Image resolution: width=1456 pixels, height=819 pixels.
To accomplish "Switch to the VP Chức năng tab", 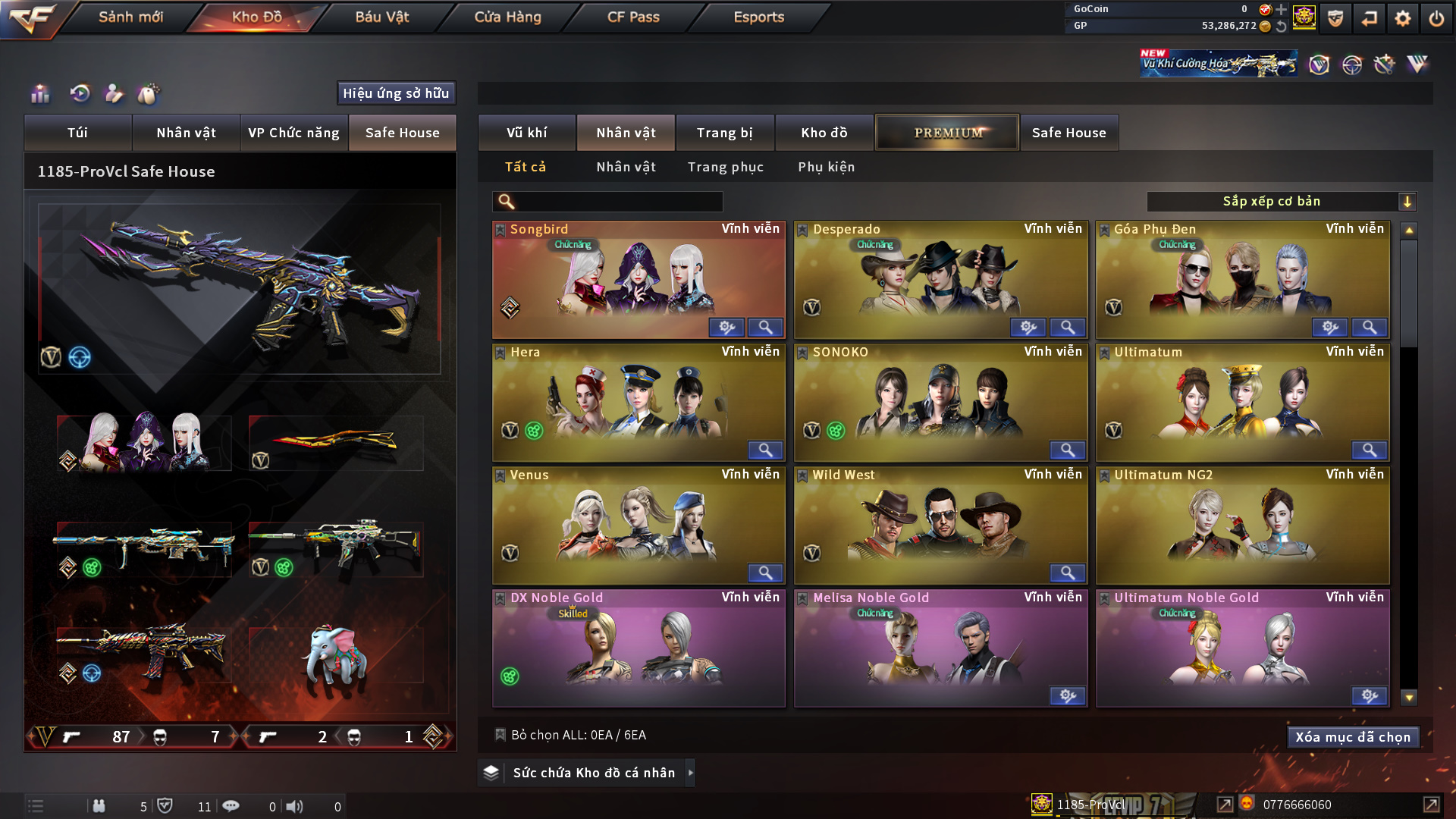I will [x=293, y=133].
